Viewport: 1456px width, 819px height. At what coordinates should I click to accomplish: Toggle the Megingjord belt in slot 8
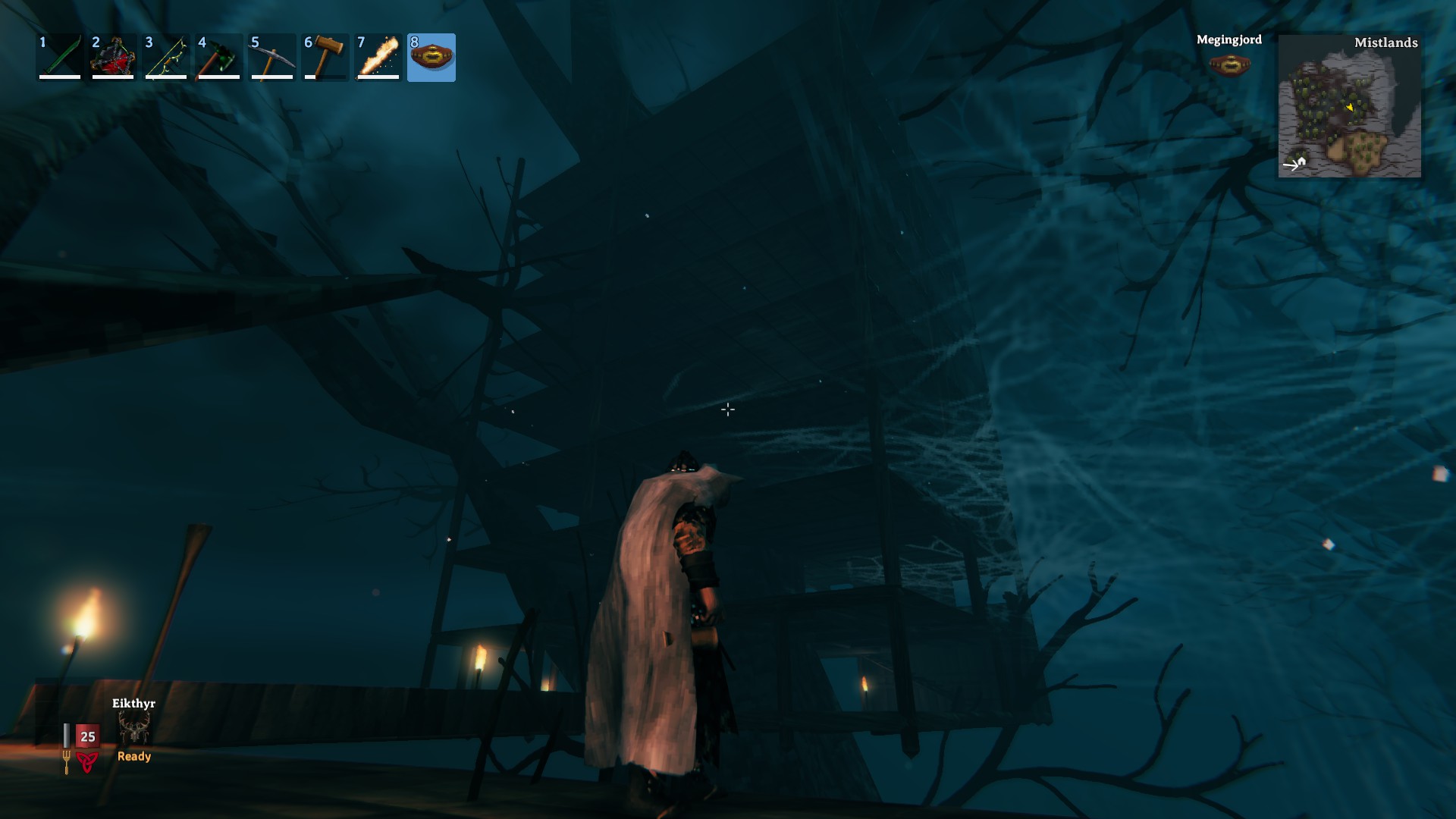(x=431, y=57)
